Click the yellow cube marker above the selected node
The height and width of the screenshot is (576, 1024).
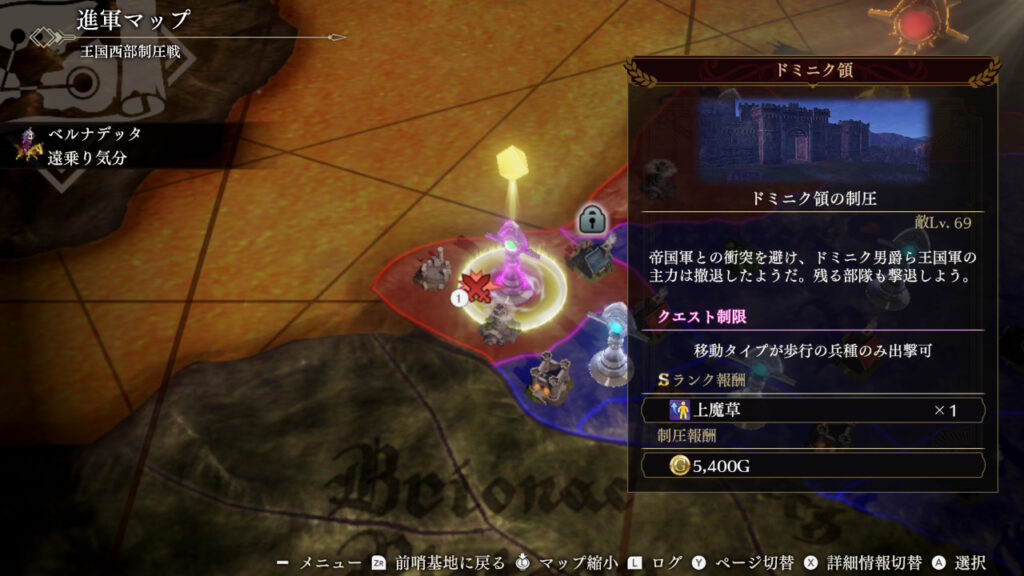click(512, 158)
